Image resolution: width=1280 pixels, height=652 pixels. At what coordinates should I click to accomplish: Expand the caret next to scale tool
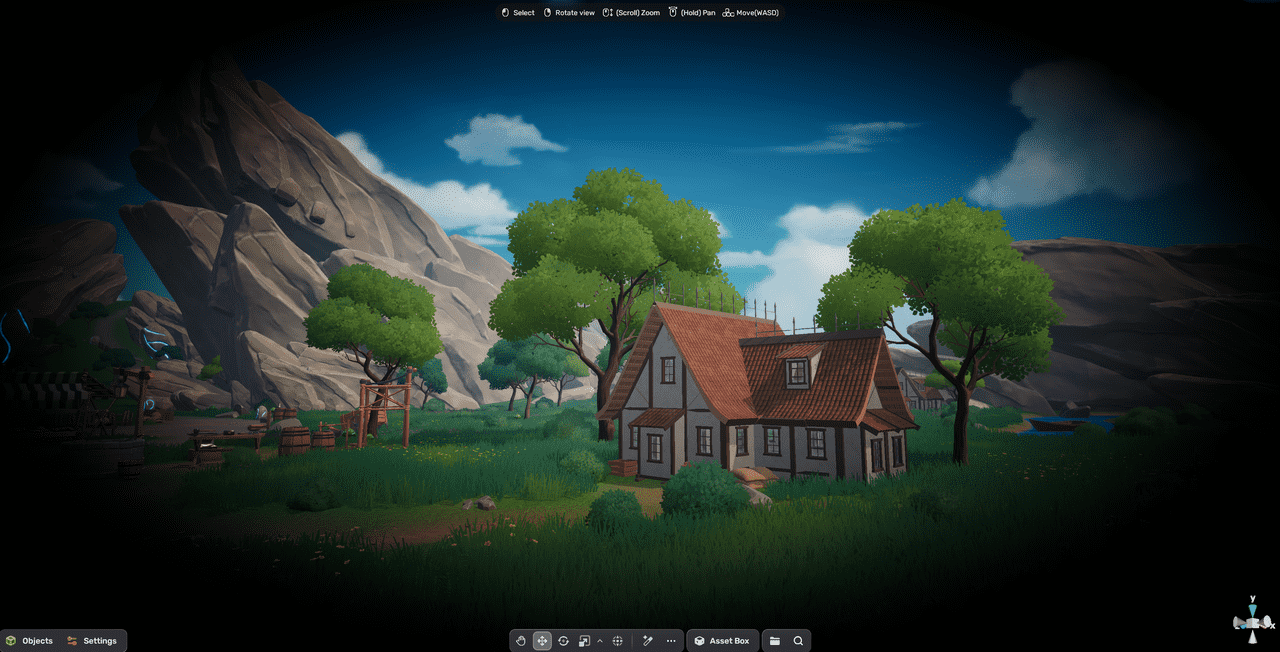coord(600,641)
